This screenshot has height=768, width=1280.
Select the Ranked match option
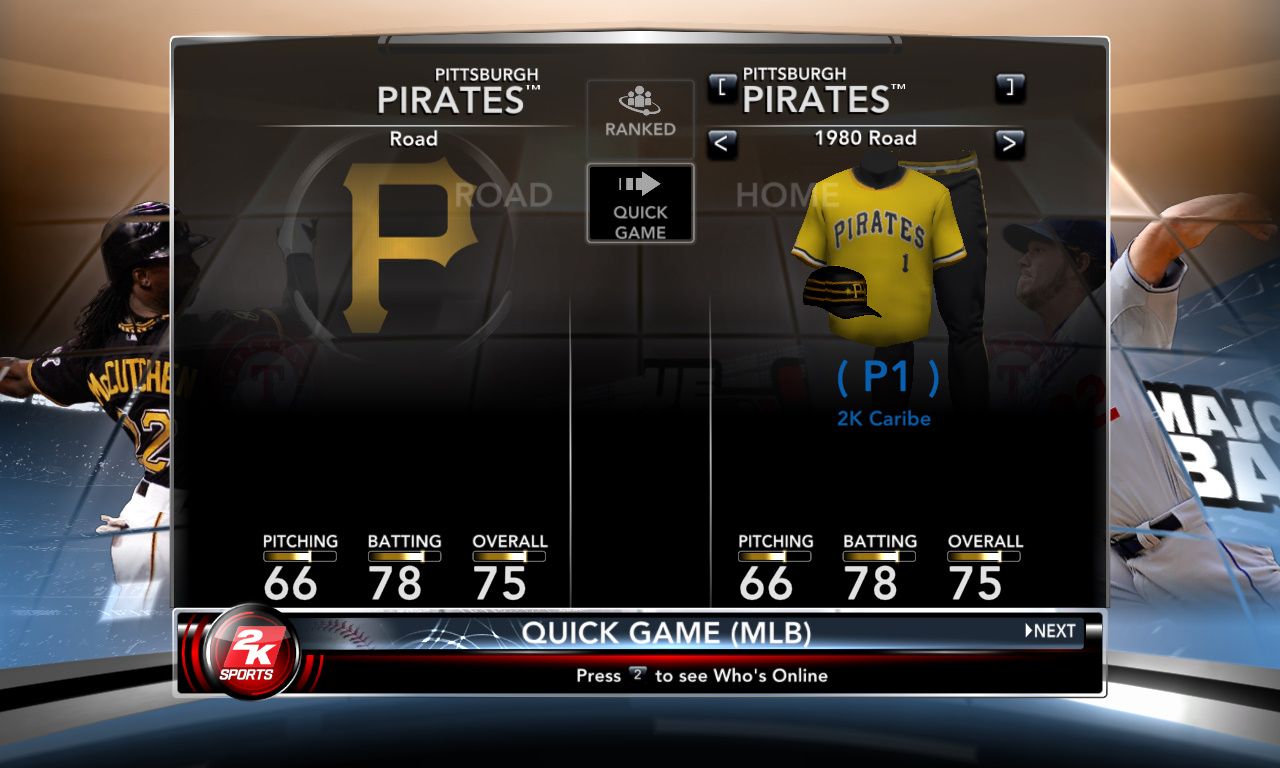click(x=640, y=112)
